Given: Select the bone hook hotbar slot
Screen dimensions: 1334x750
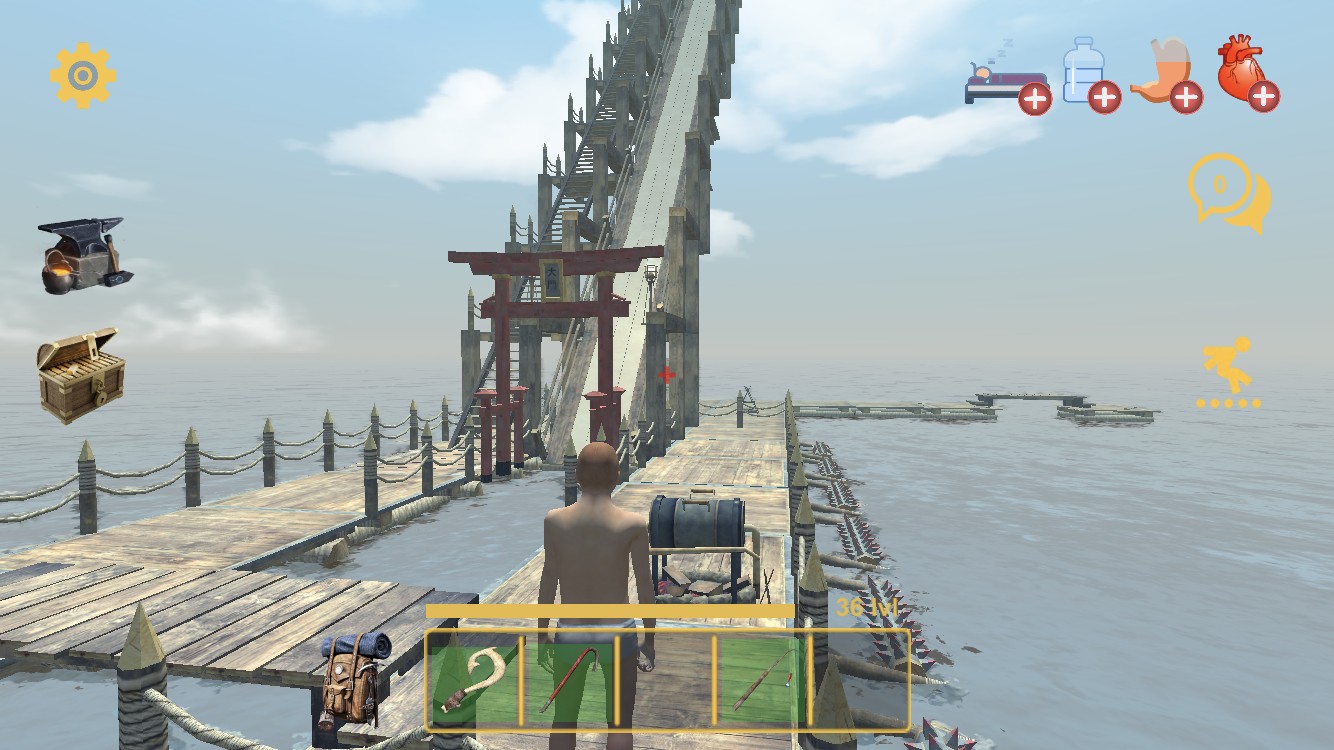Looking at the screenshot, I should point(473,680).
